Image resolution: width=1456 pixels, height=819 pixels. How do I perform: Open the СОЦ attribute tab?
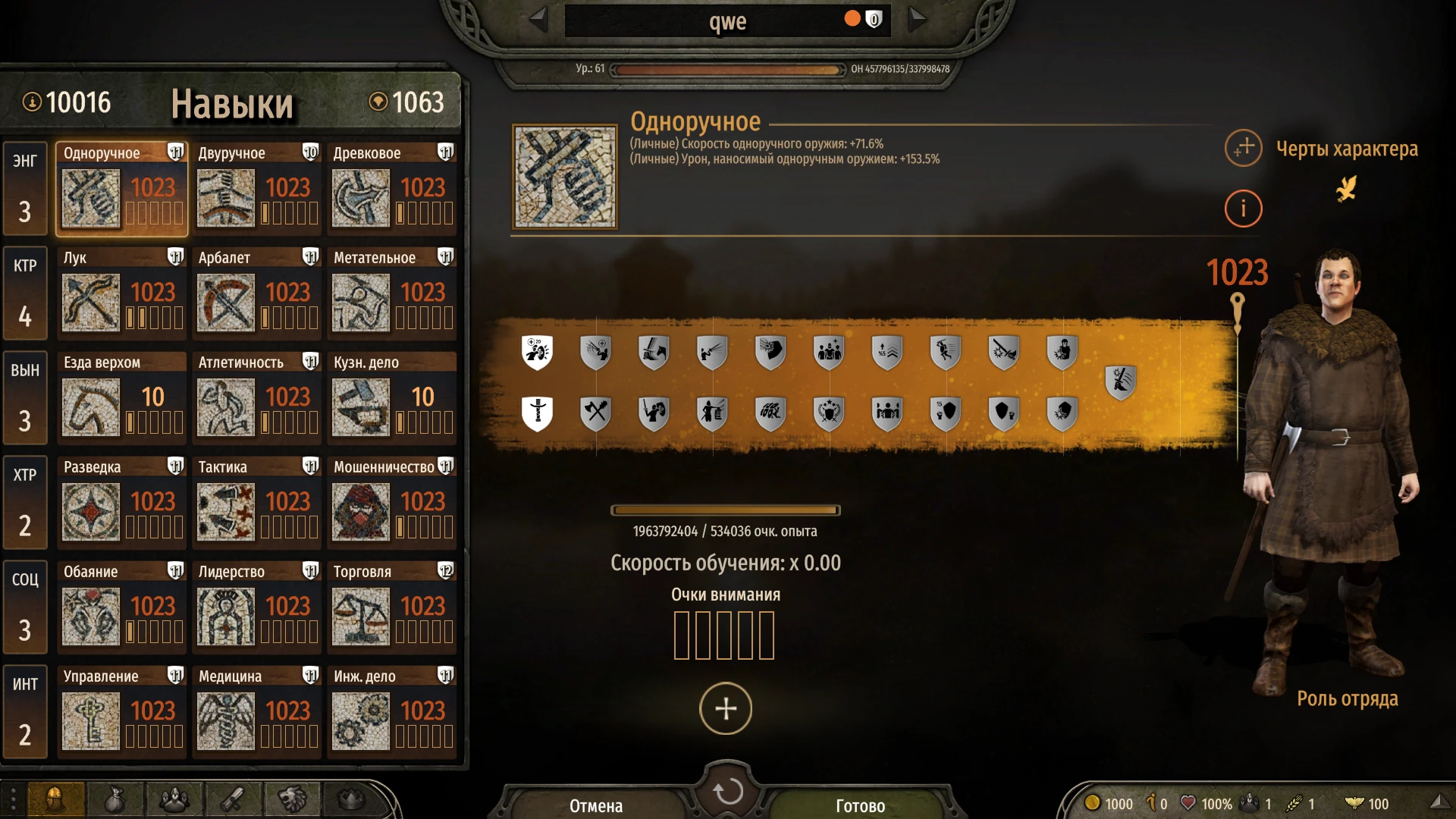[x=25, y=607]
